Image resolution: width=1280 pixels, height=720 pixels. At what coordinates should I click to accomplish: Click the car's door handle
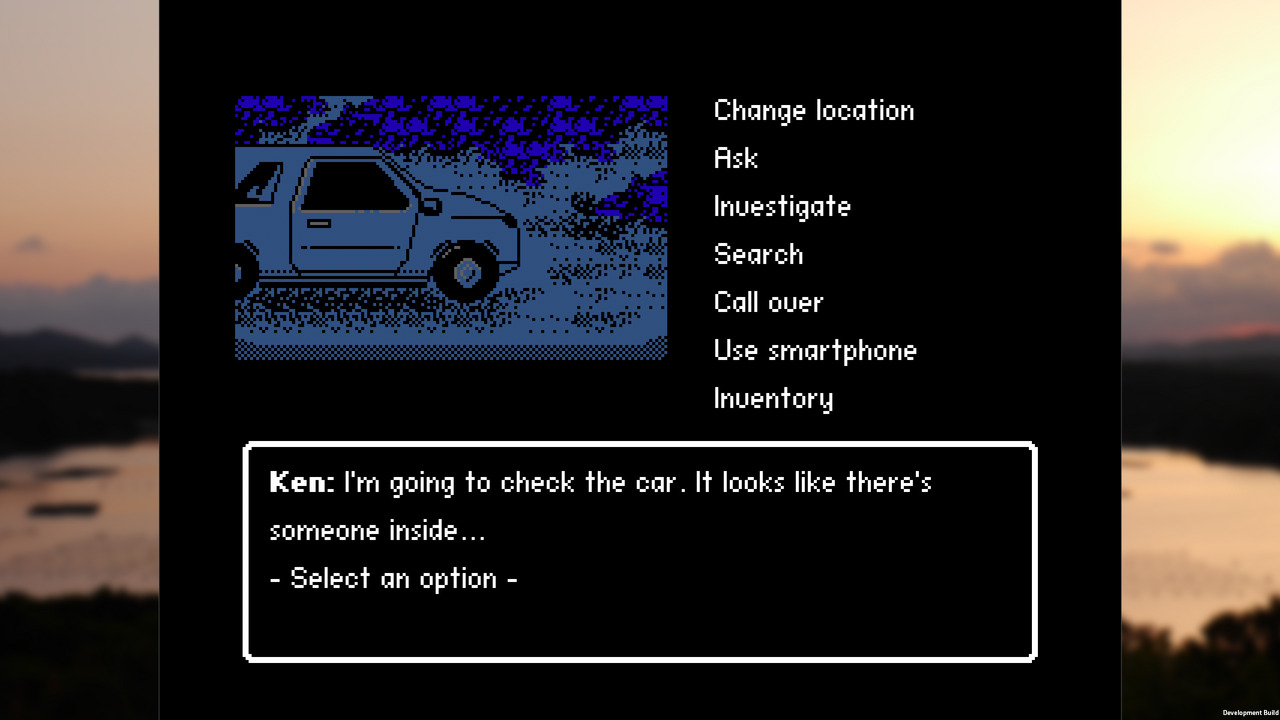click(319, 223)
